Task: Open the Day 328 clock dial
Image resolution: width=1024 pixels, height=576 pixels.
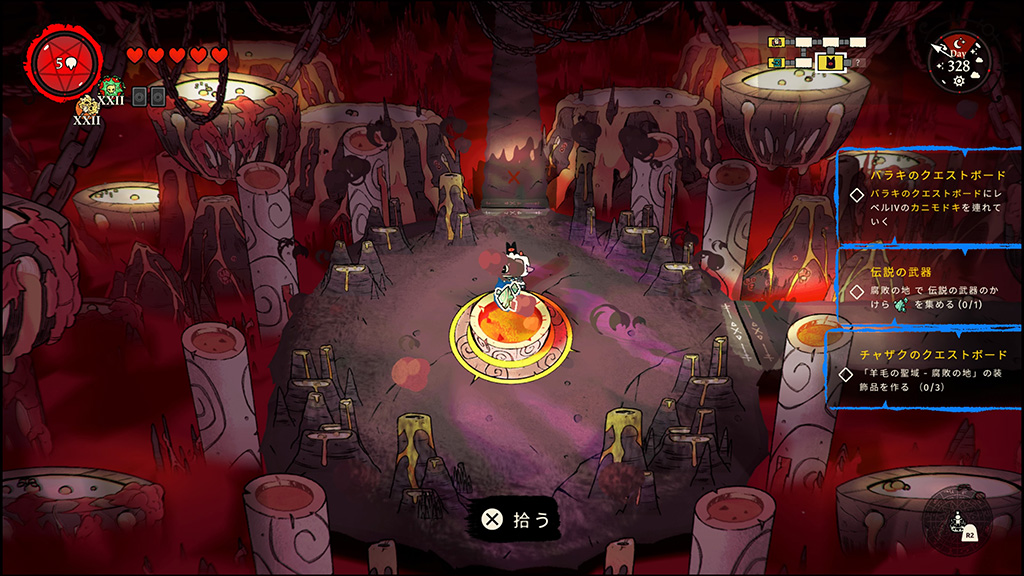Action: pyautogui.click(x=958, y=62)
